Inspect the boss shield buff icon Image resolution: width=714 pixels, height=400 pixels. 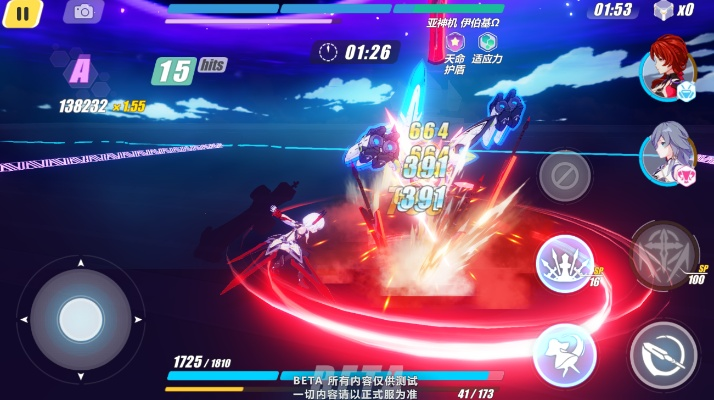coord(455,42)
